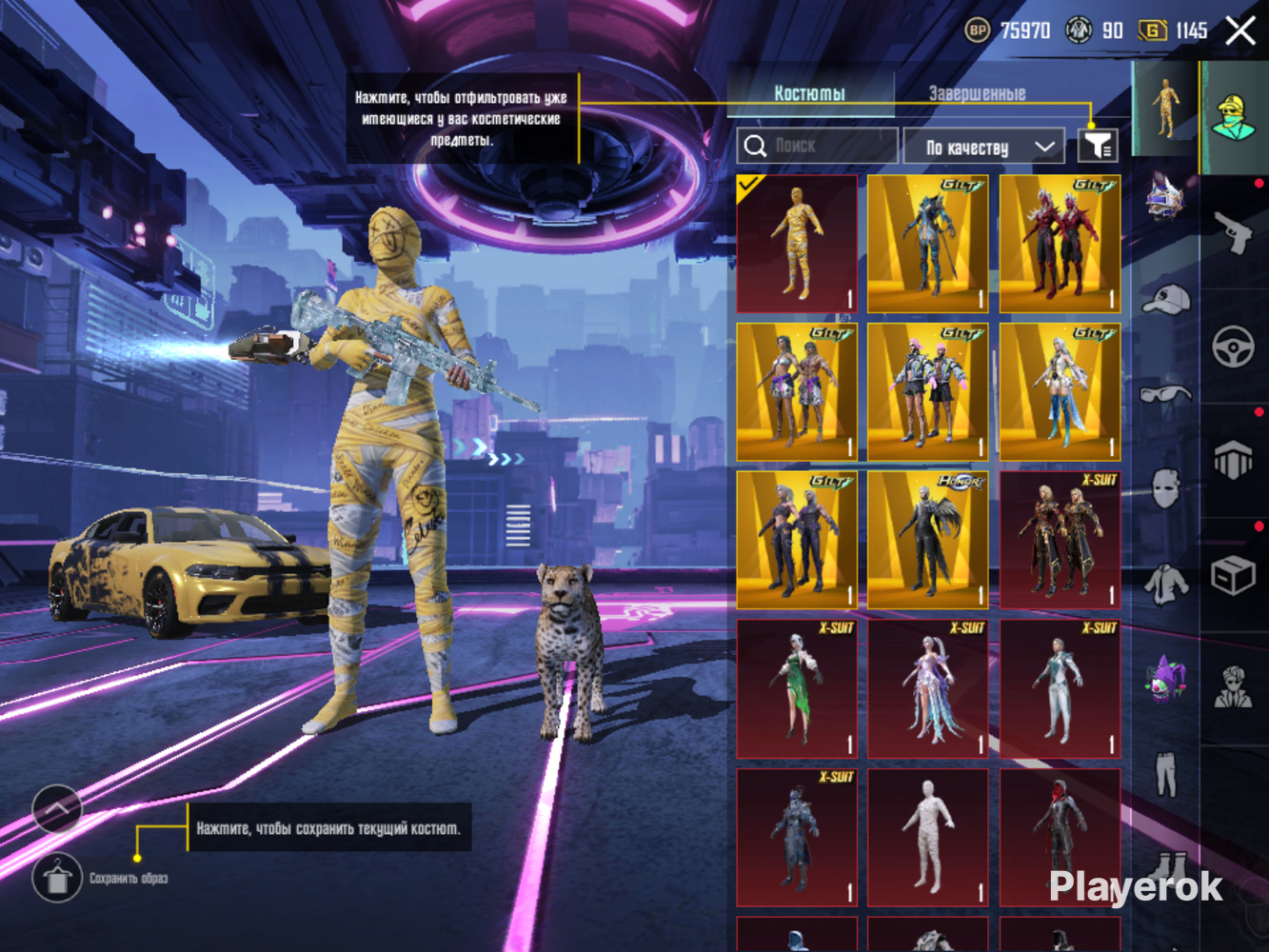Screen dimensions: 1269x952
Task: Open the pistol weapon skins category
Action: coord(1233,231)
